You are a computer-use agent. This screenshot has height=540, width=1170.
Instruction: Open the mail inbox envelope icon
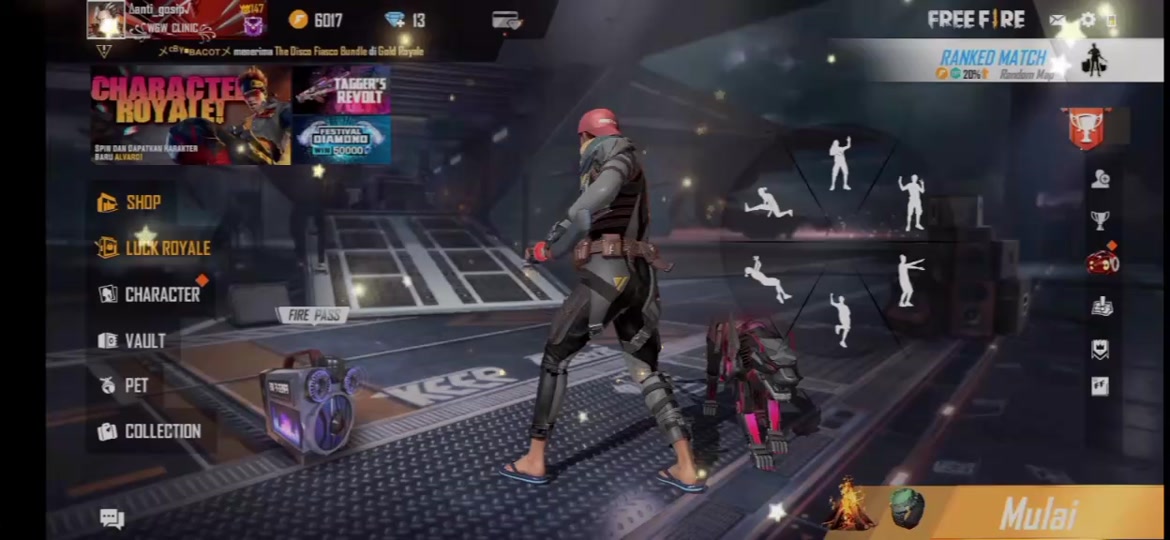pos(1057,20)
